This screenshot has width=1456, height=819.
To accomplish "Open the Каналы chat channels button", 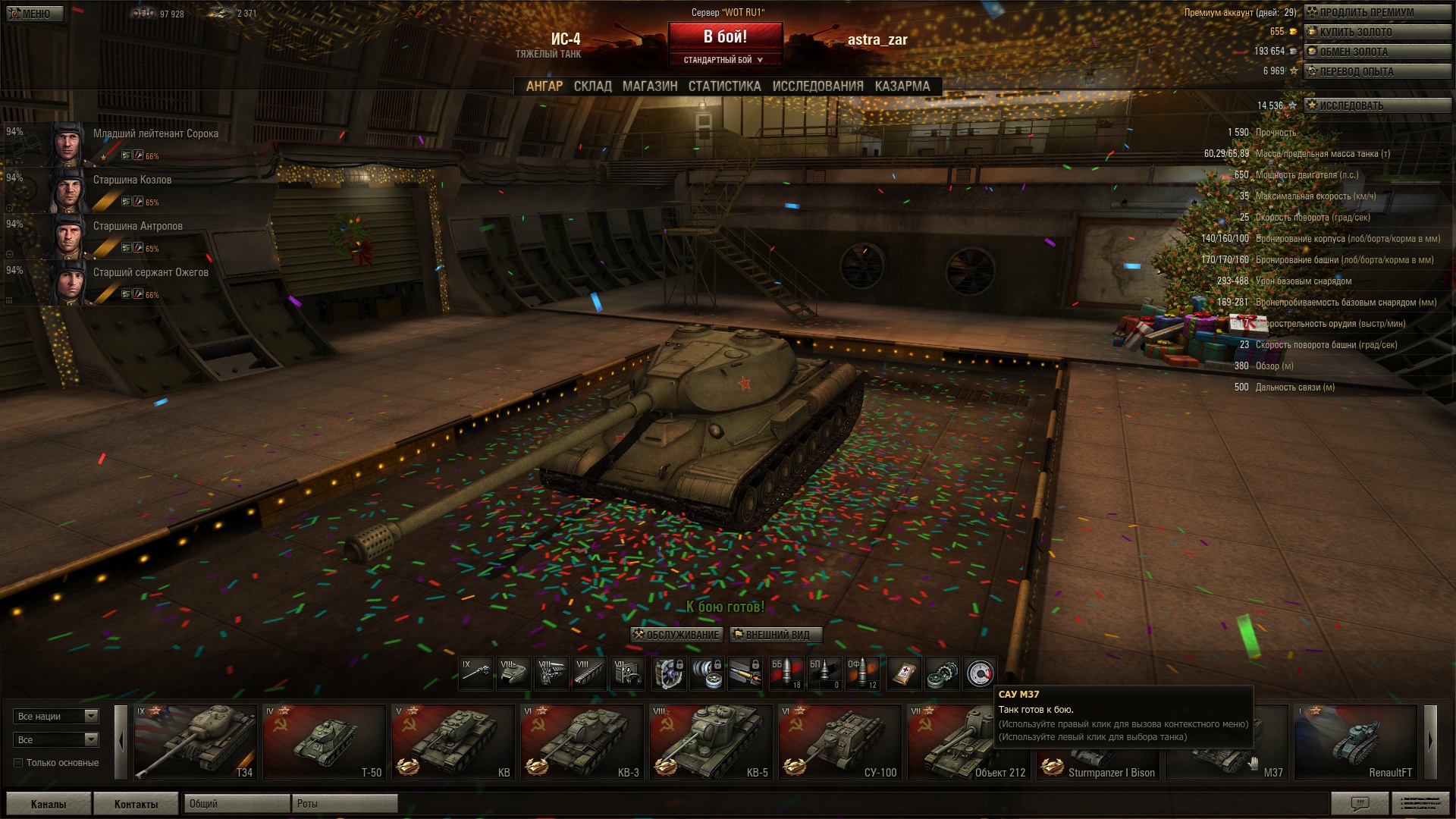I will point(49,804).
